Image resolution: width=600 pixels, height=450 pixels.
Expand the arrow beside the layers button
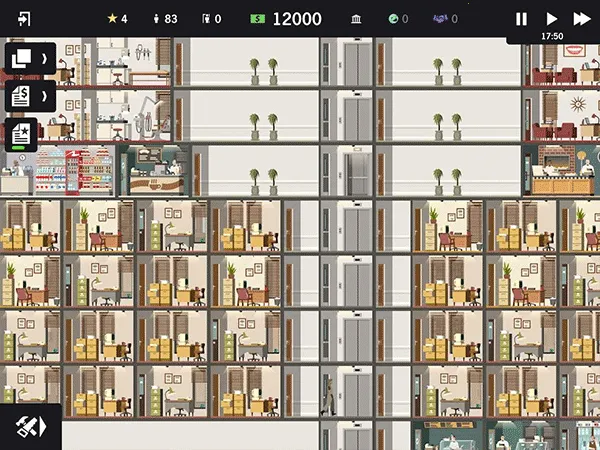coord(44,58)
